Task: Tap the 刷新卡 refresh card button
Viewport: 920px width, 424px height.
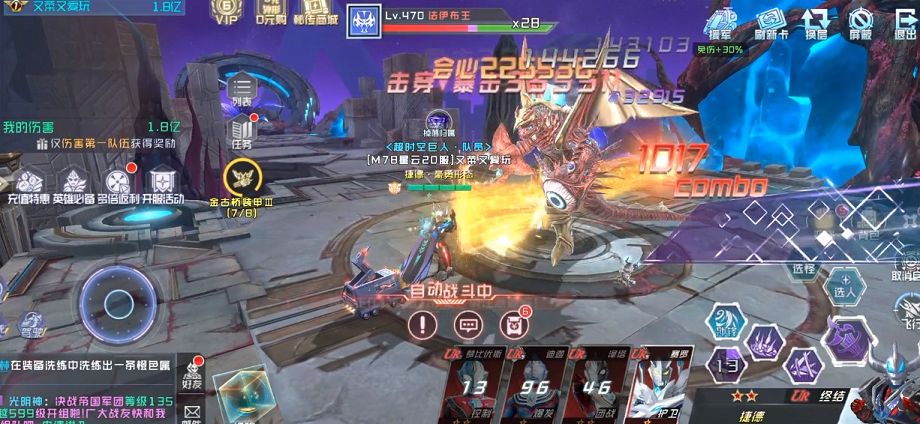Action: (x=772, y=22)
